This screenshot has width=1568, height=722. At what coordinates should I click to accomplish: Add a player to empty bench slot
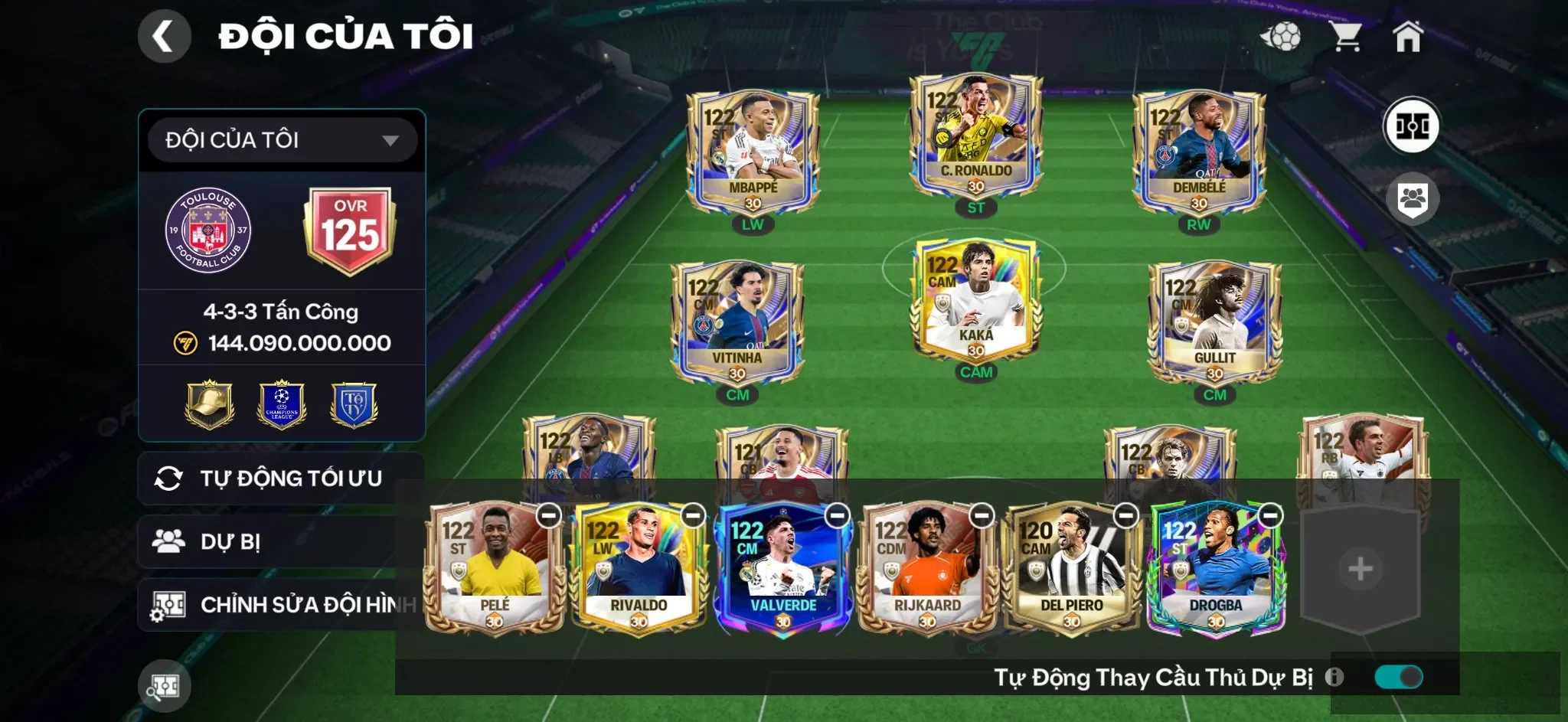click(x=1360, y=569)
